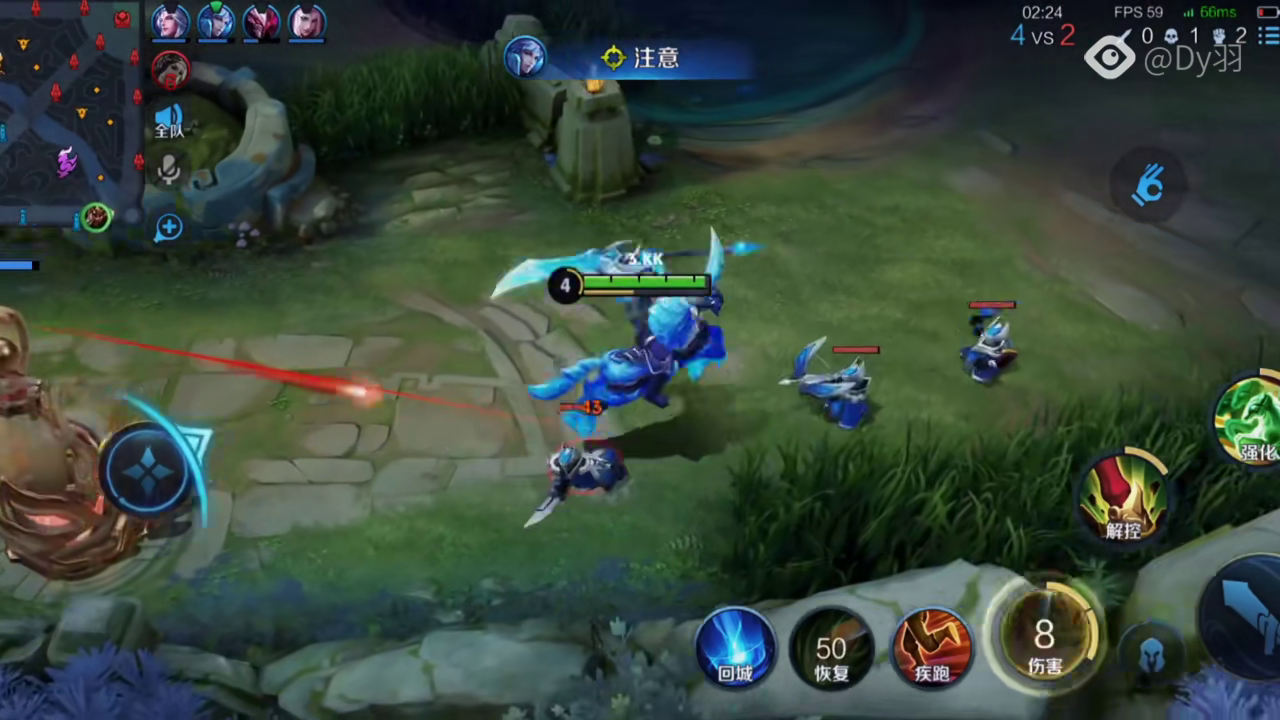
Task: Toggle the 全队 team speaker
Action: (x=169, y=121)
